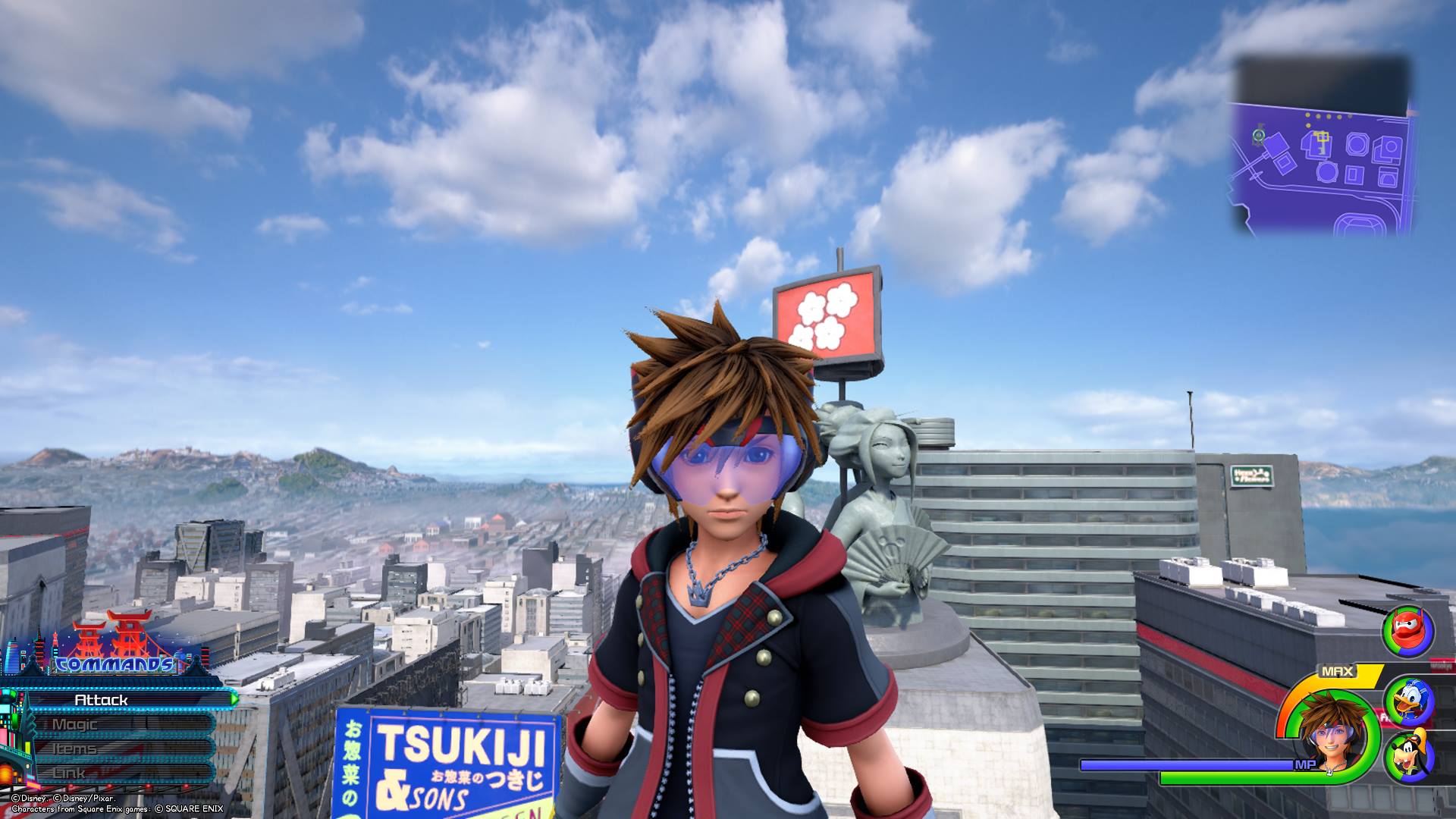Viewport: 1456px width, 819px height.
Task: Click Goofy's party portrait
Action: tap(1408, 758)
